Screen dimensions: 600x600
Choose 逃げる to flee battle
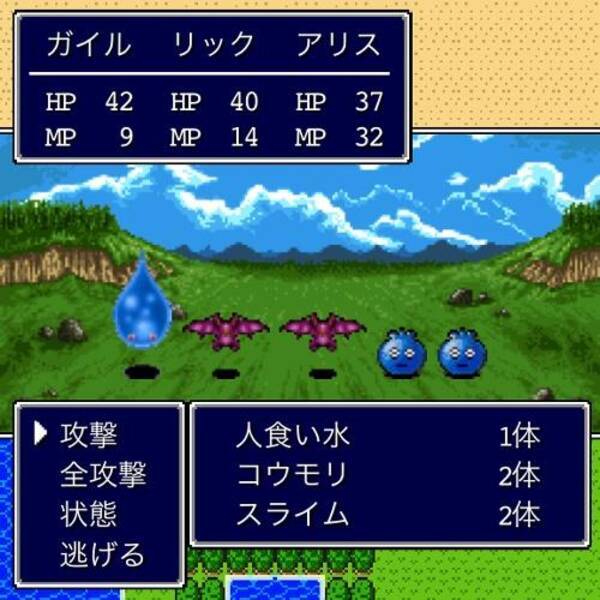coord(102,553)
